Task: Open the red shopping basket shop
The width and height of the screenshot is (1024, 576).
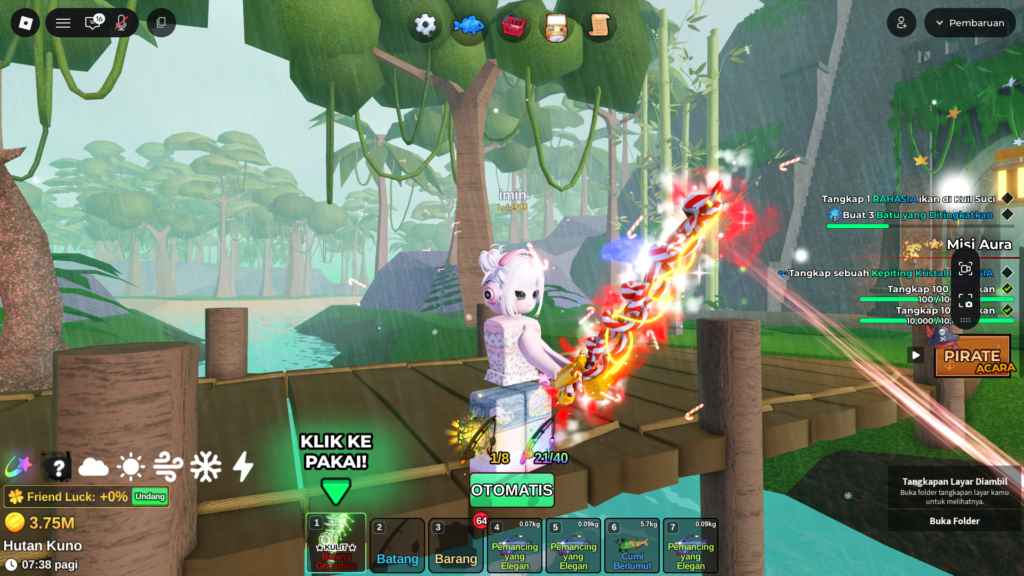Action: pyautogui.click(x=514, y=25)
